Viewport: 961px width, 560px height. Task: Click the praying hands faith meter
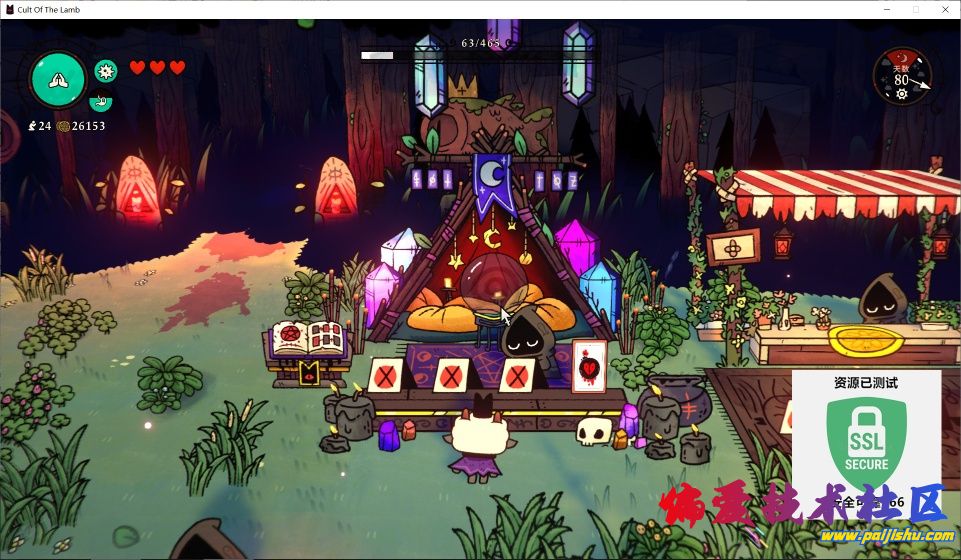coord(58,78)
